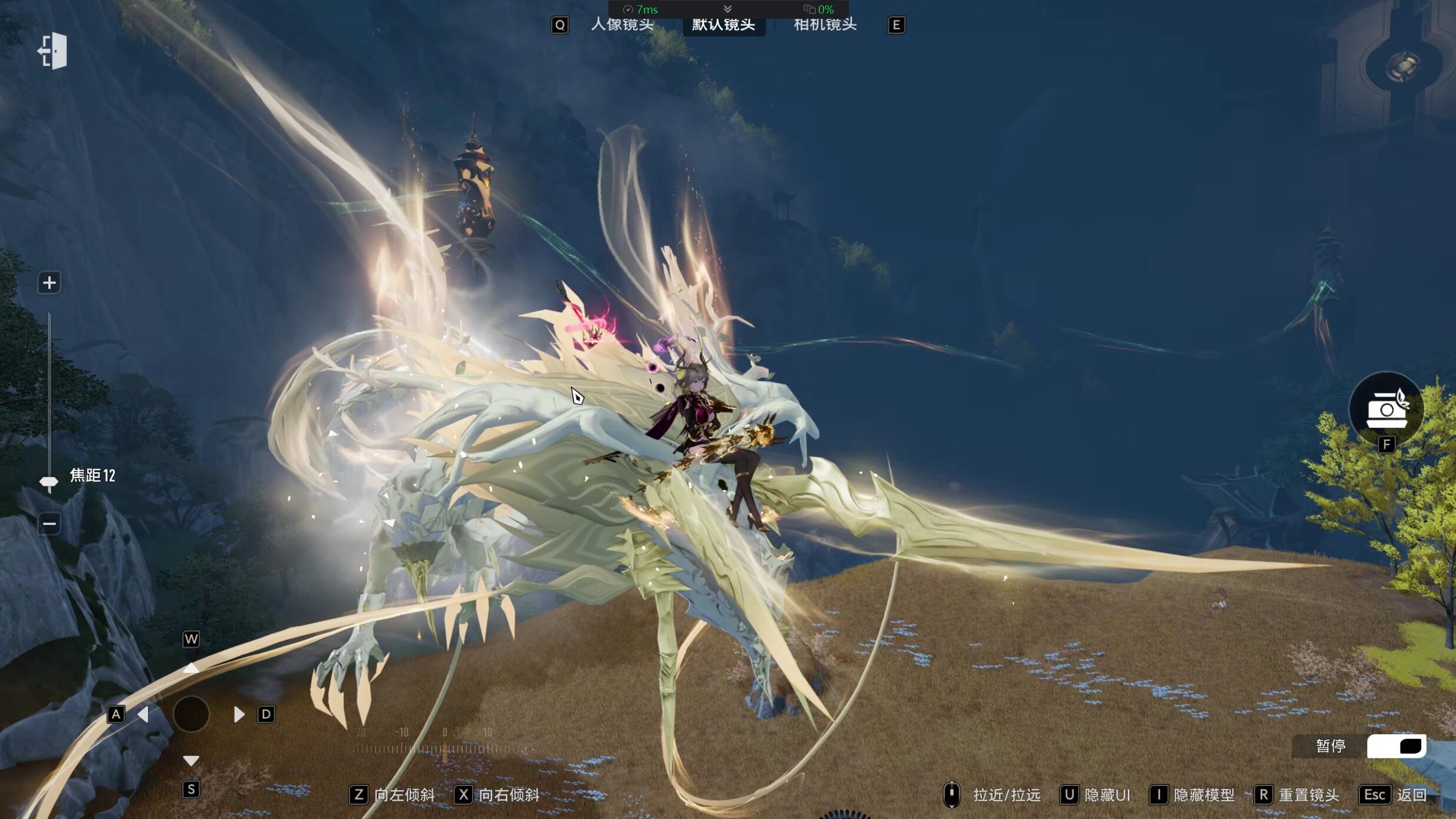Choose the 相机镜头 camera tab

coord(825,25)
